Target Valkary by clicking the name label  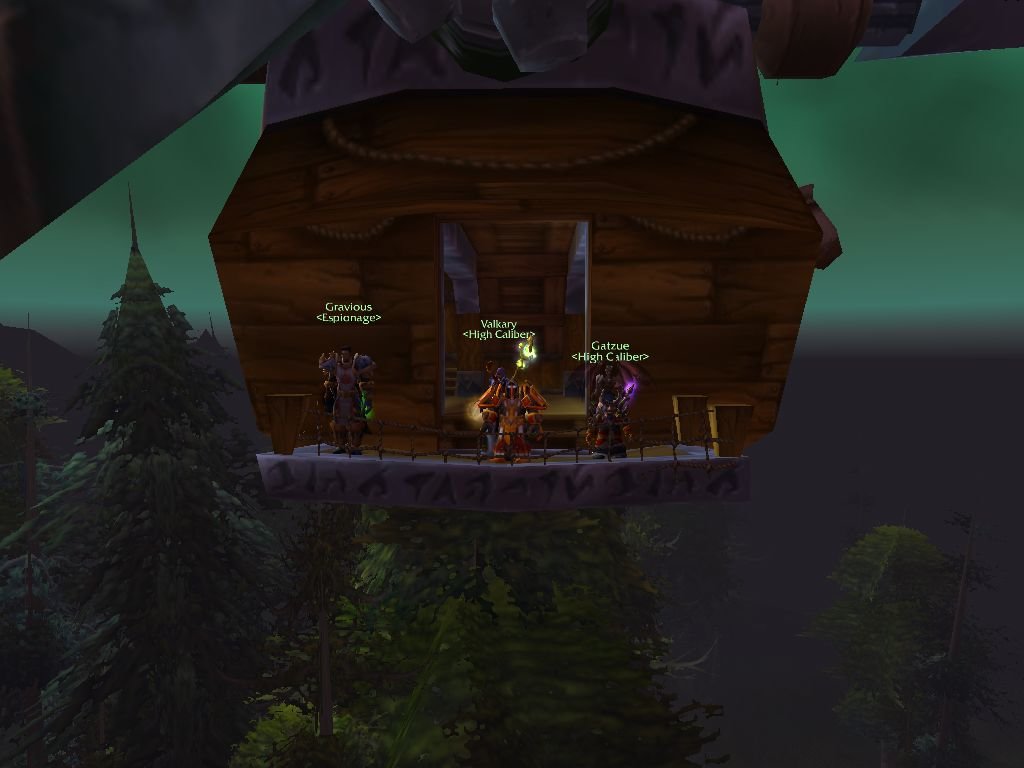(498, 324)
